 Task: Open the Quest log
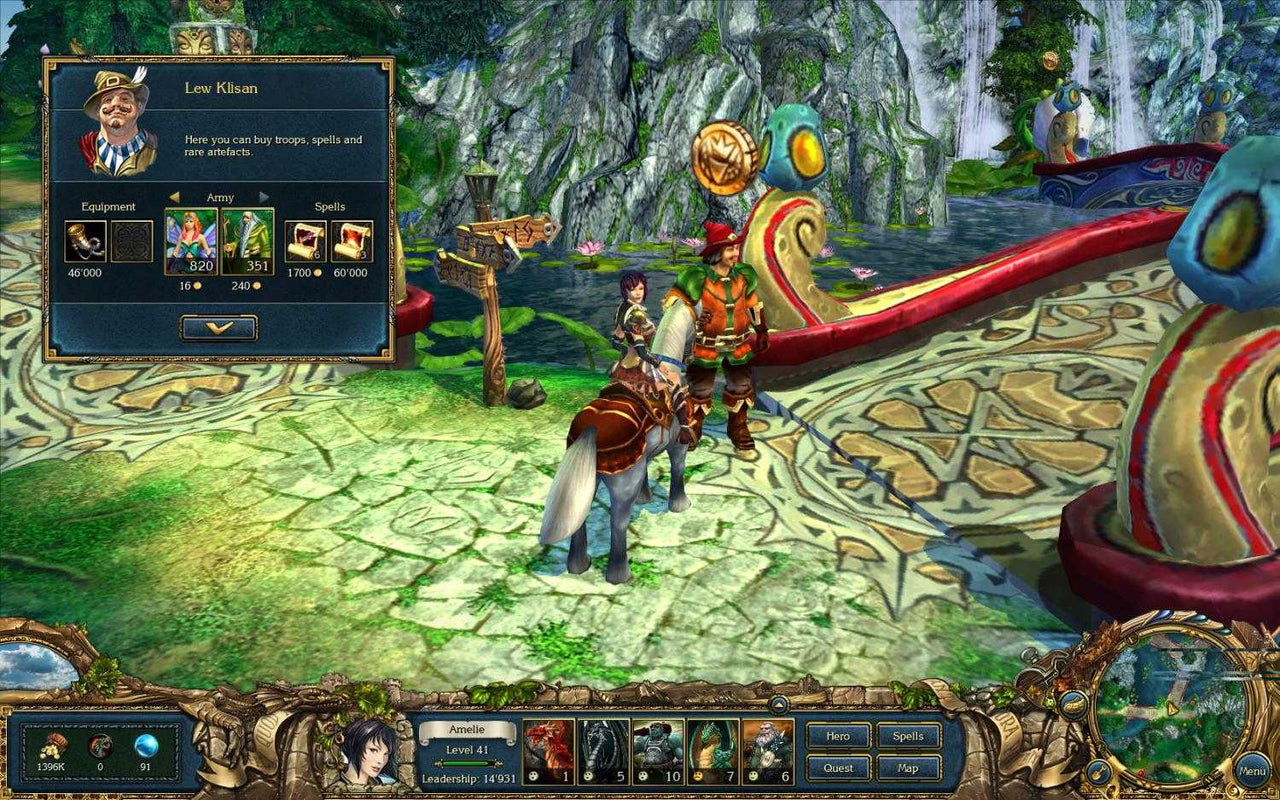point(838,768)
